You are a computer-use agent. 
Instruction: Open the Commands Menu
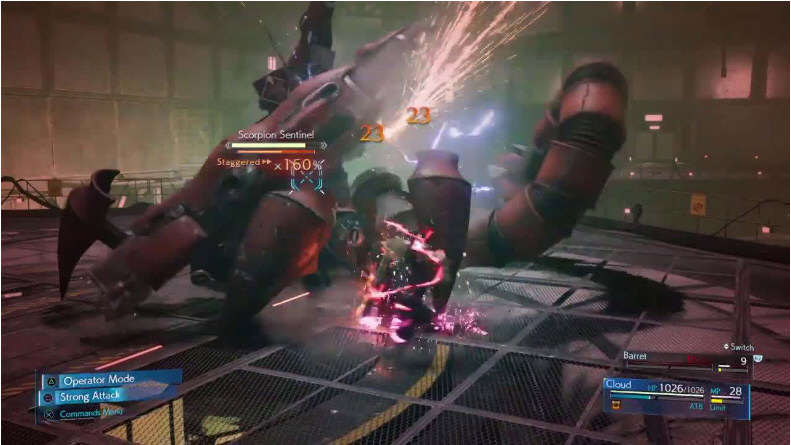(92, 412)
